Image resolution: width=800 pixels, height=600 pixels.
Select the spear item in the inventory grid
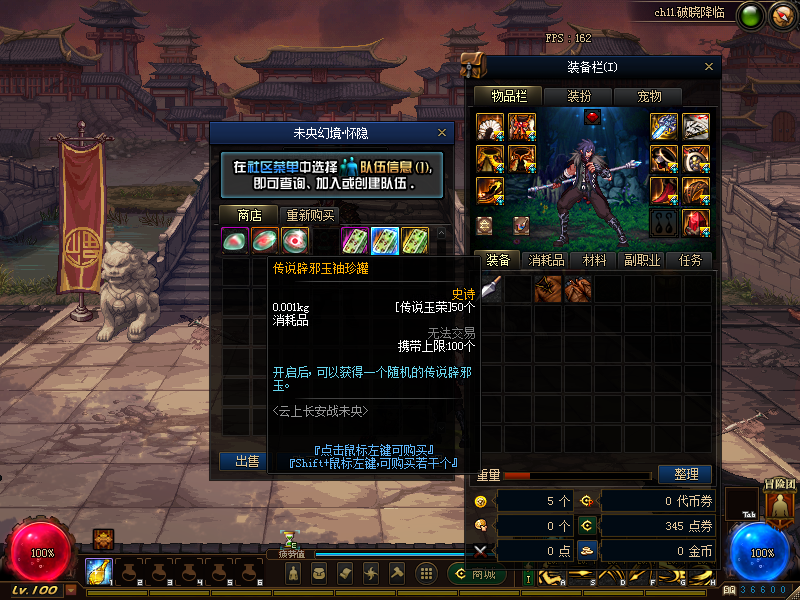pos(491,289)
